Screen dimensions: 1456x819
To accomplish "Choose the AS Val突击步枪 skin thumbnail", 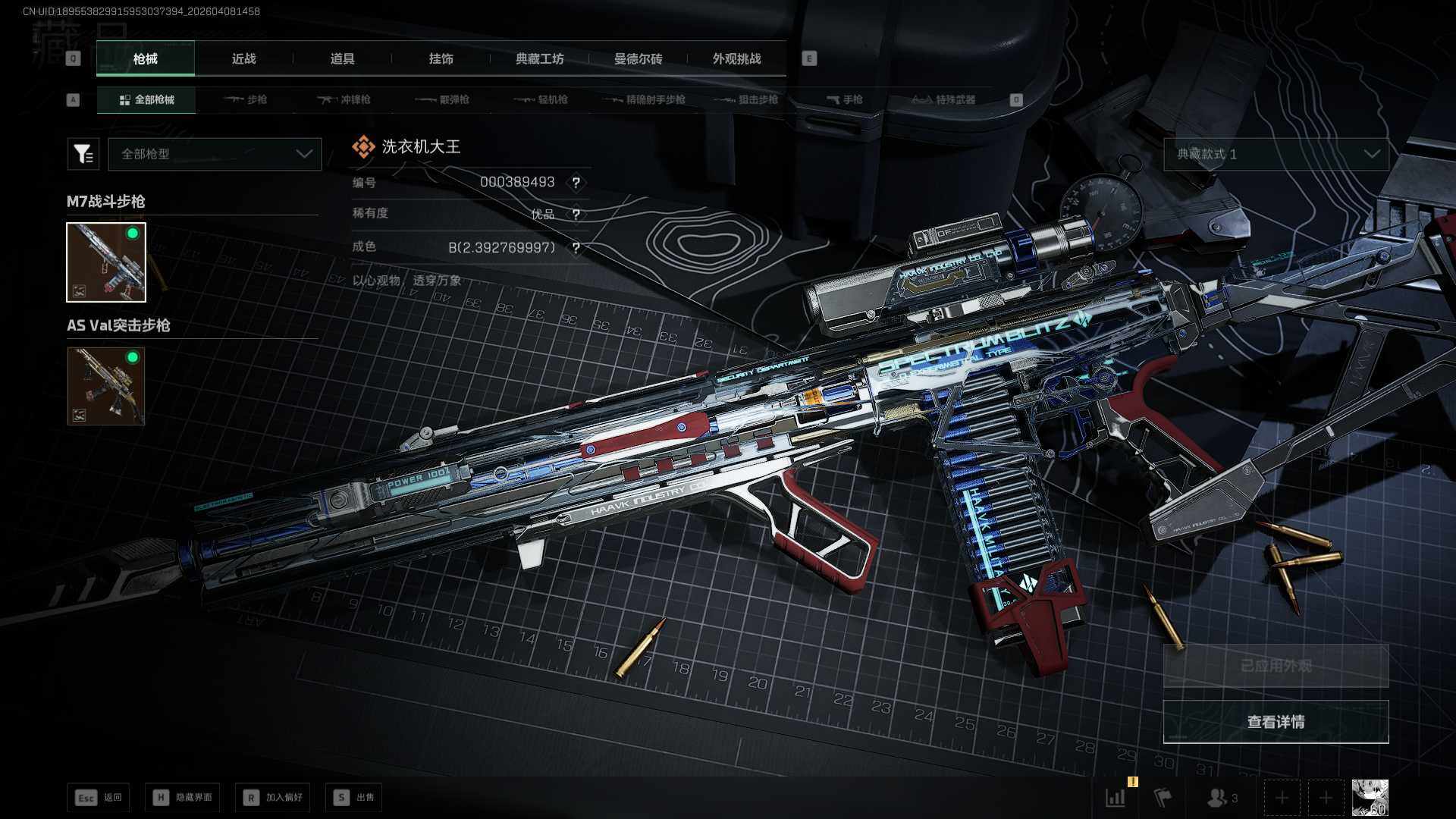I will point(106,386).
